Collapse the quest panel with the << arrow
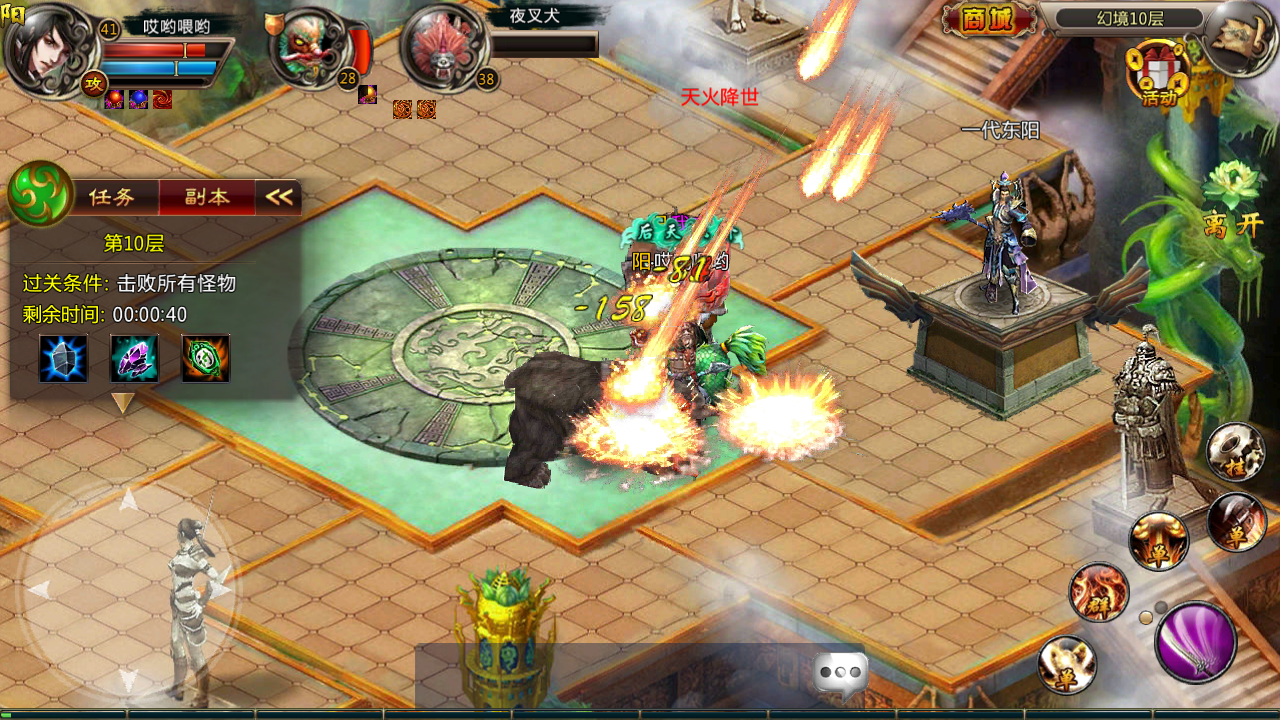Viewport: 1280px width, 720px height. click(279, 197)
